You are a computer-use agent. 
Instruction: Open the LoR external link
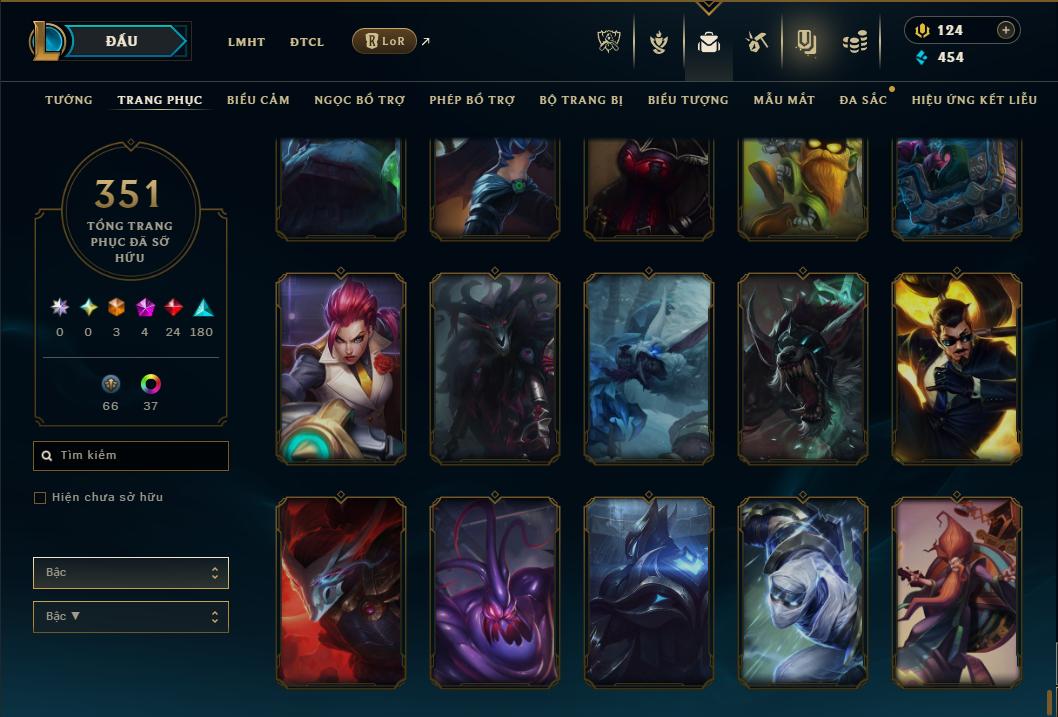click(x=385, y=41)
